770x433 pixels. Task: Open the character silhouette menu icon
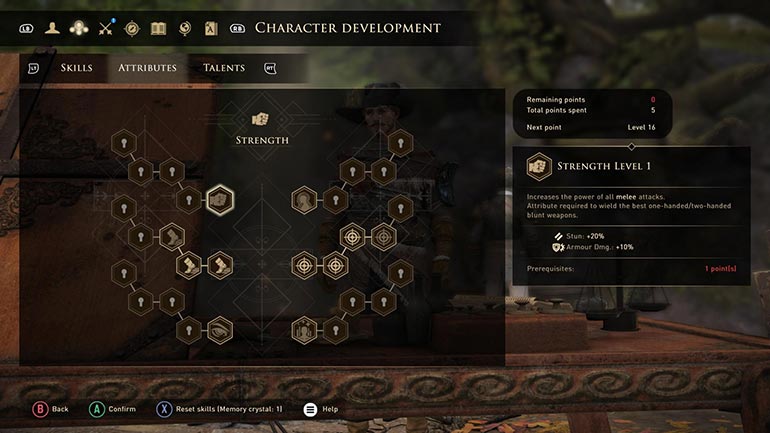pyautogui.click(x=52, y=28)
